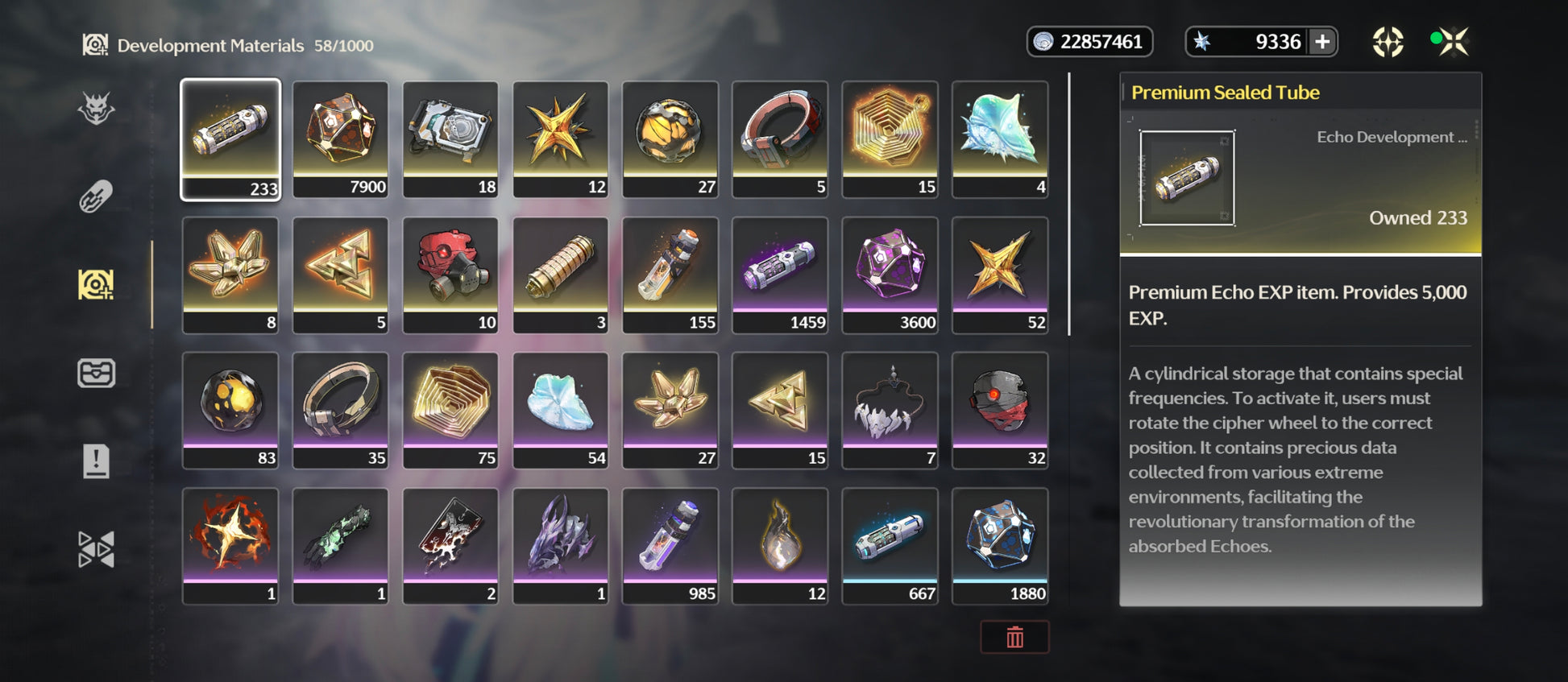Click the plus button beside 9336 currency
The height and width of the screenshot is (682, 1568).
click(x=1322, y=42)
